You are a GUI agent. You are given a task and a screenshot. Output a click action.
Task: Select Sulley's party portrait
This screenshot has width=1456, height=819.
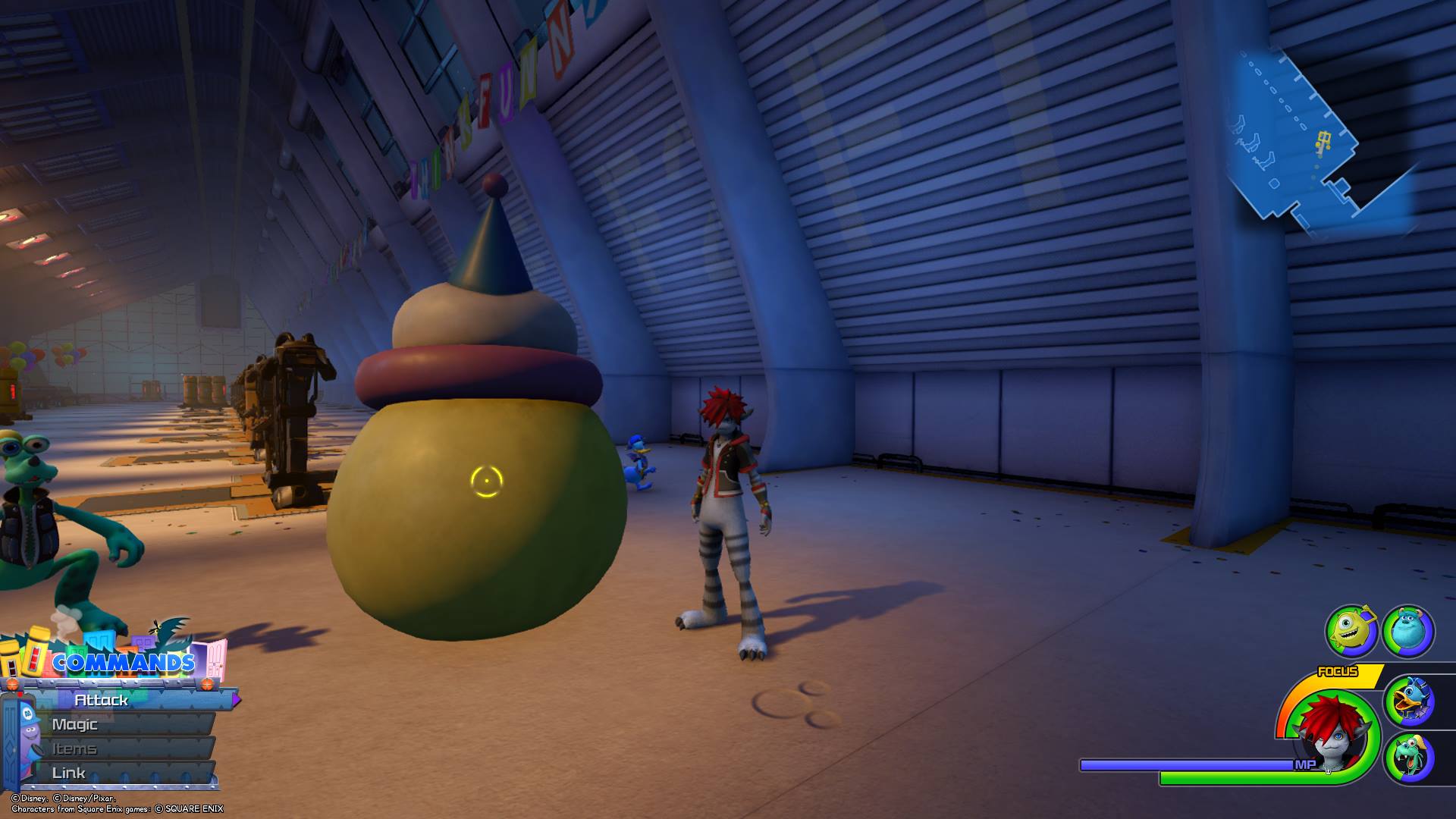1408,630
